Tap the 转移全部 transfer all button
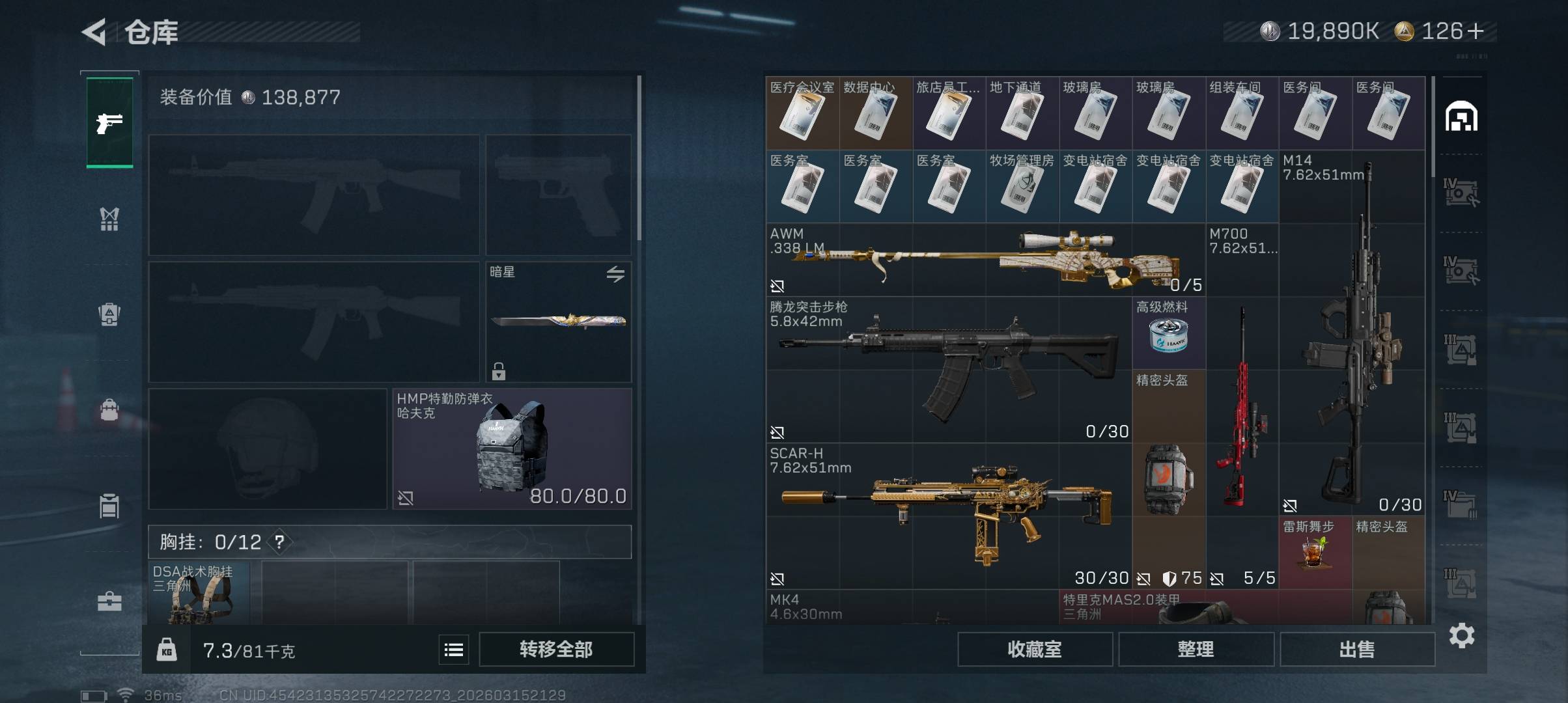Viewport: 1568px width, 703px height. tap(556, 649)
